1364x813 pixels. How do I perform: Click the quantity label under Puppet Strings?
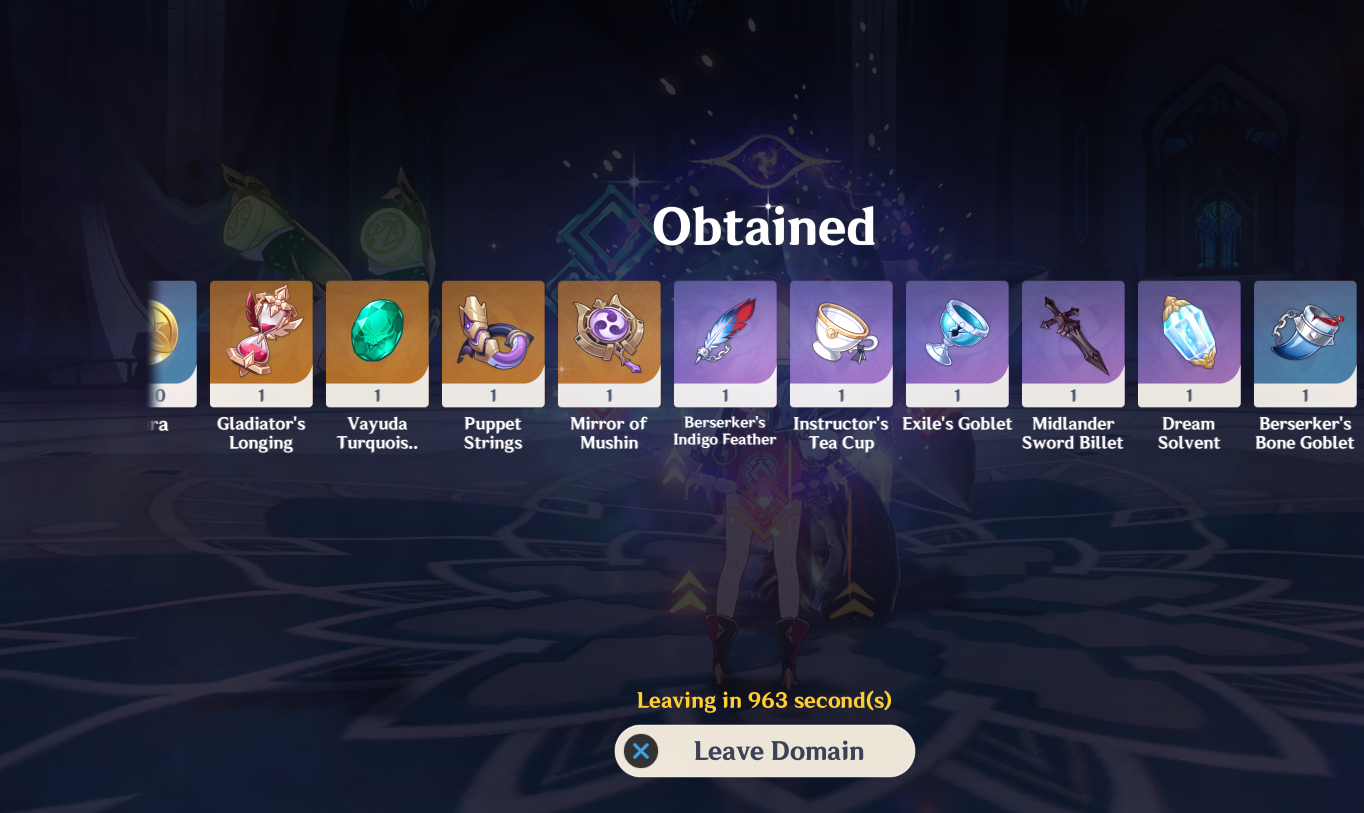tap(492, 393)
